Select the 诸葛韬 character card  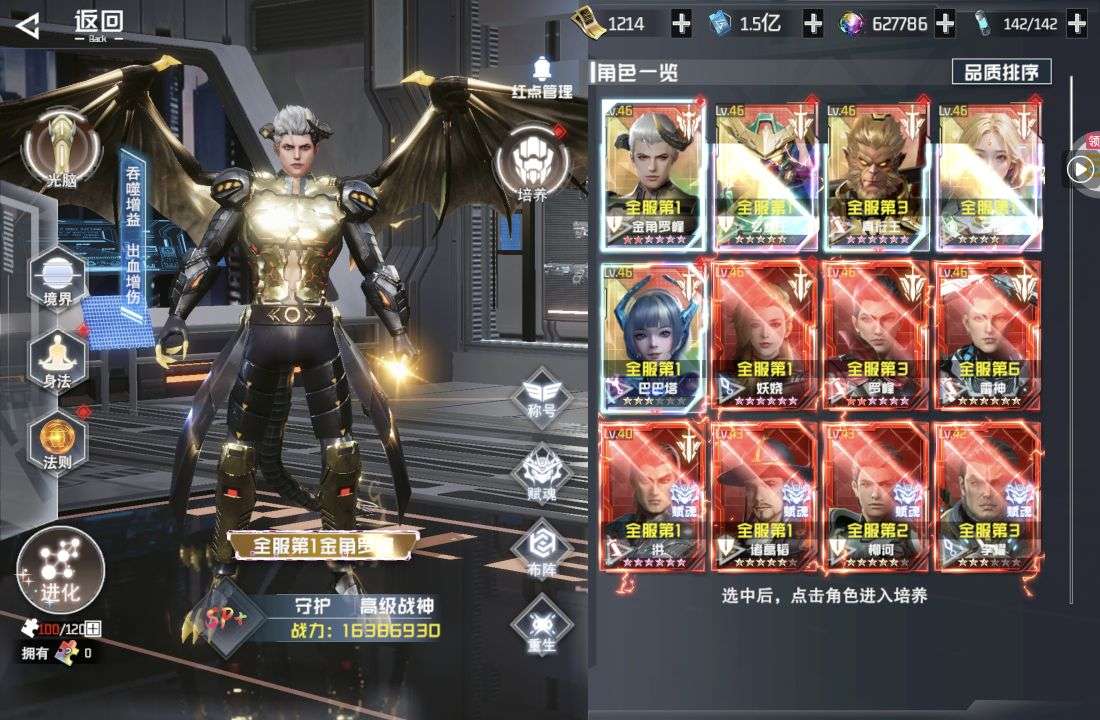pos(765,497)
